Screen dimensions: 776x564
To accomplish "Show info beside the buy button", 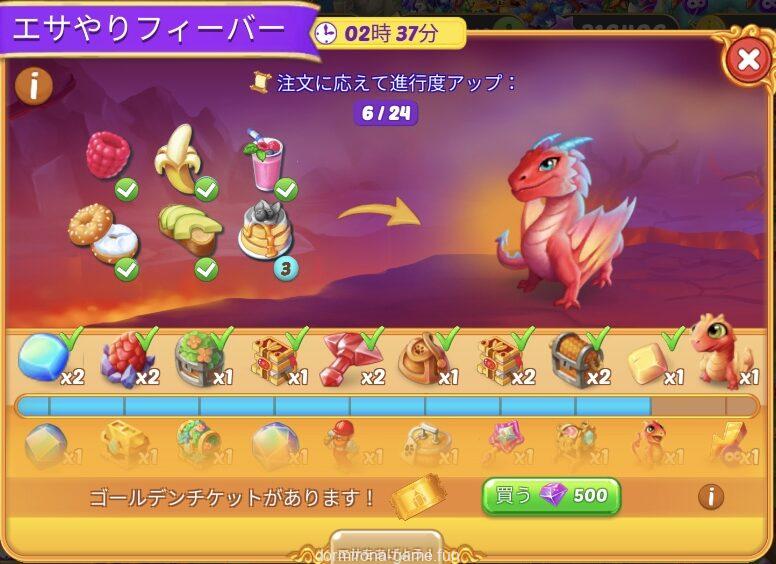I will coord(711,496).
